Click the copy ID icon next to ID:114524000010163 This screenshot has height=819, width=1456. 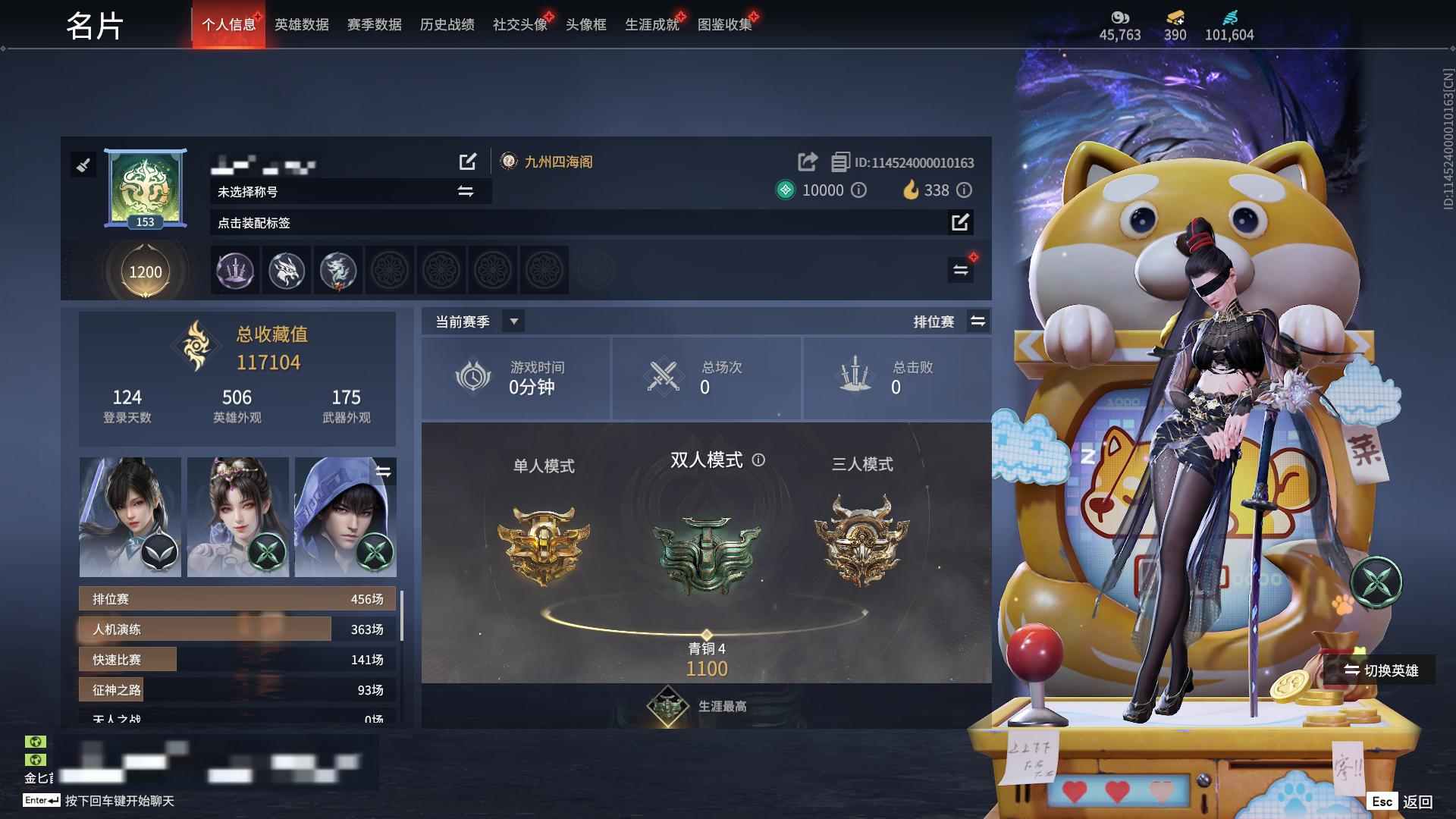click(839, 162)
